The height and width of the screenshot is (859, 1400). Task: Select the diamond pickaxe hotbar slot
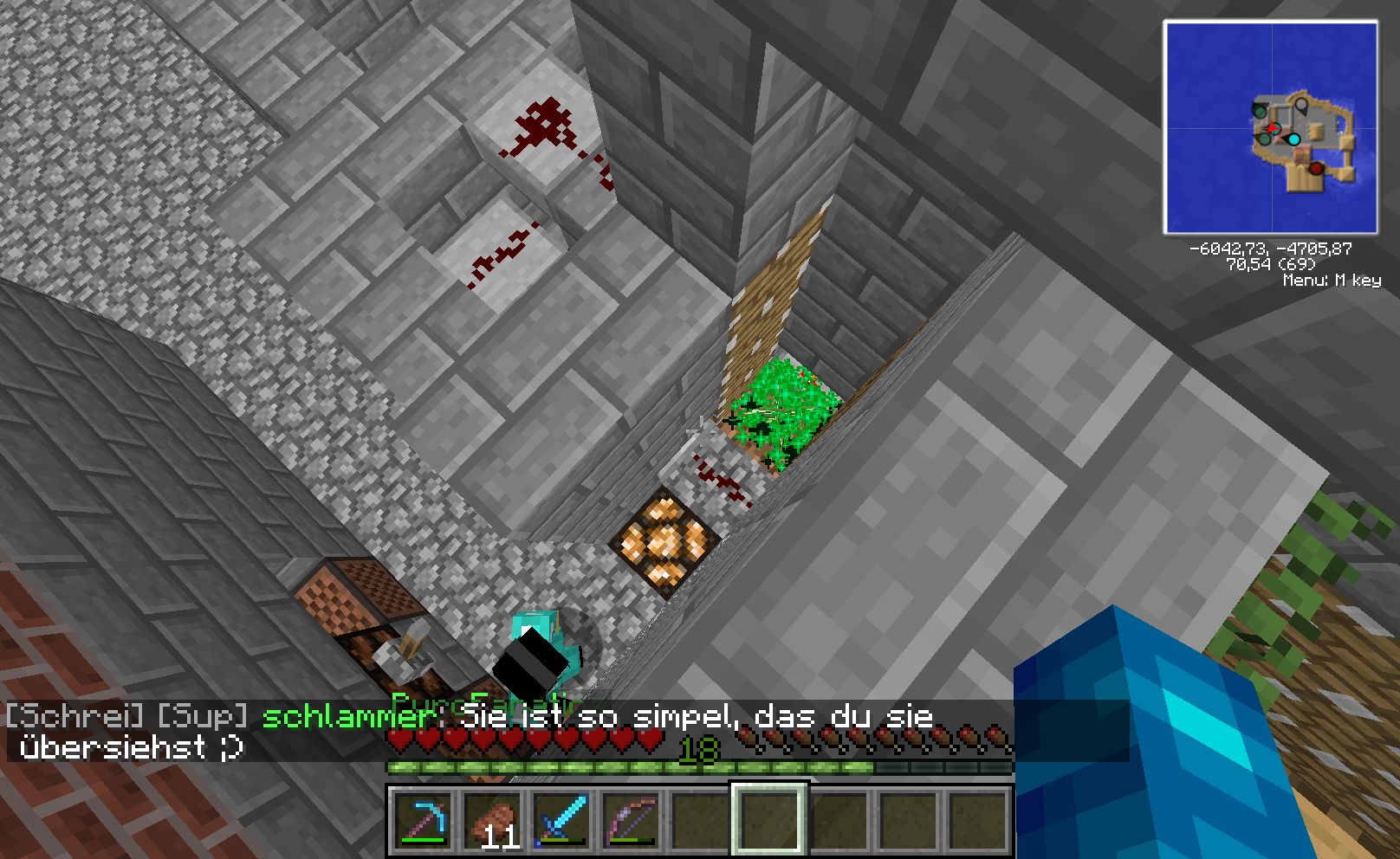click(x=423, y=819)
